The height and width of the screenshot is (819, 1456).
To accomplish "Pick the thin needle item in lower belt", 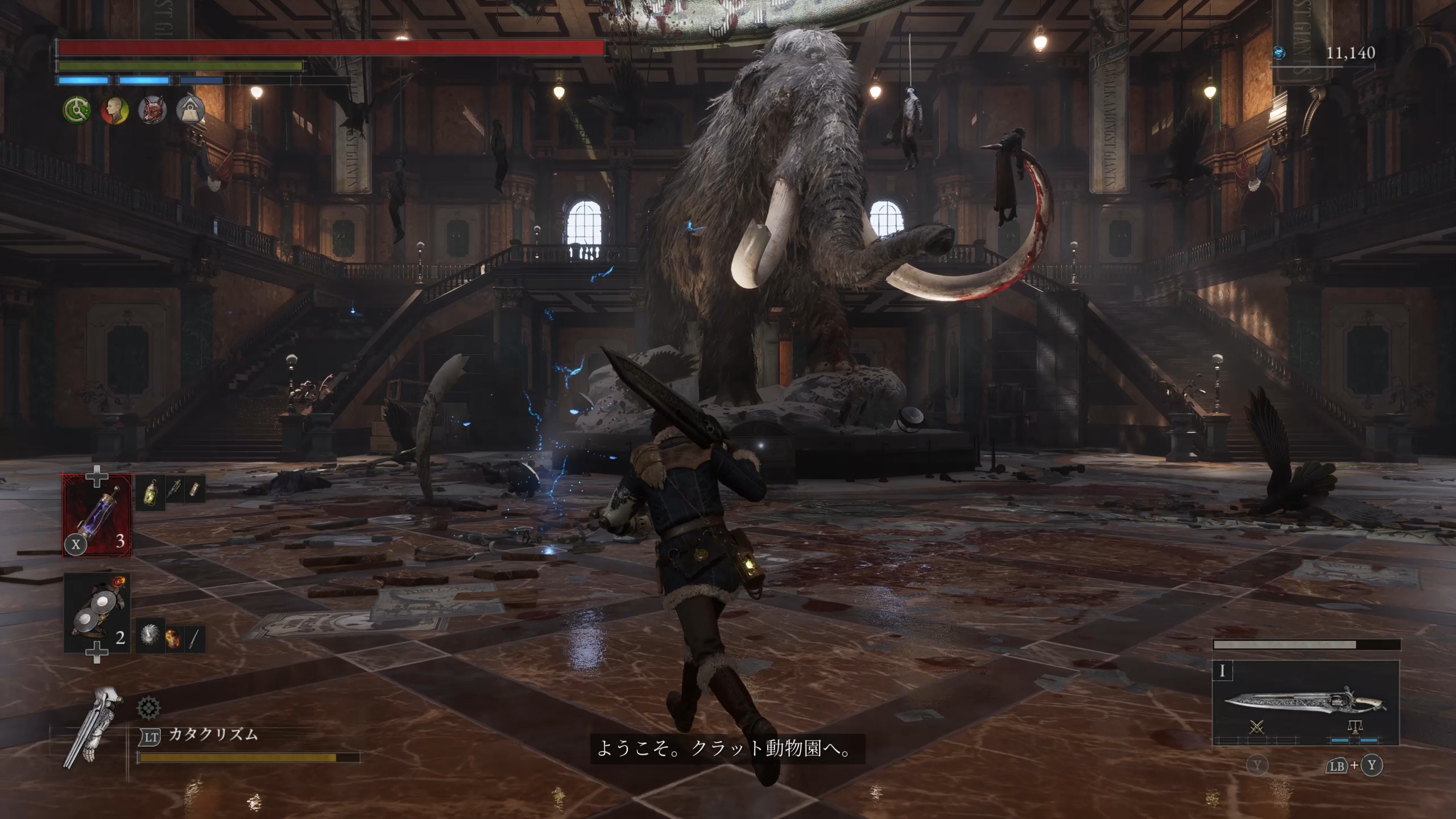I will click(194, 638).
